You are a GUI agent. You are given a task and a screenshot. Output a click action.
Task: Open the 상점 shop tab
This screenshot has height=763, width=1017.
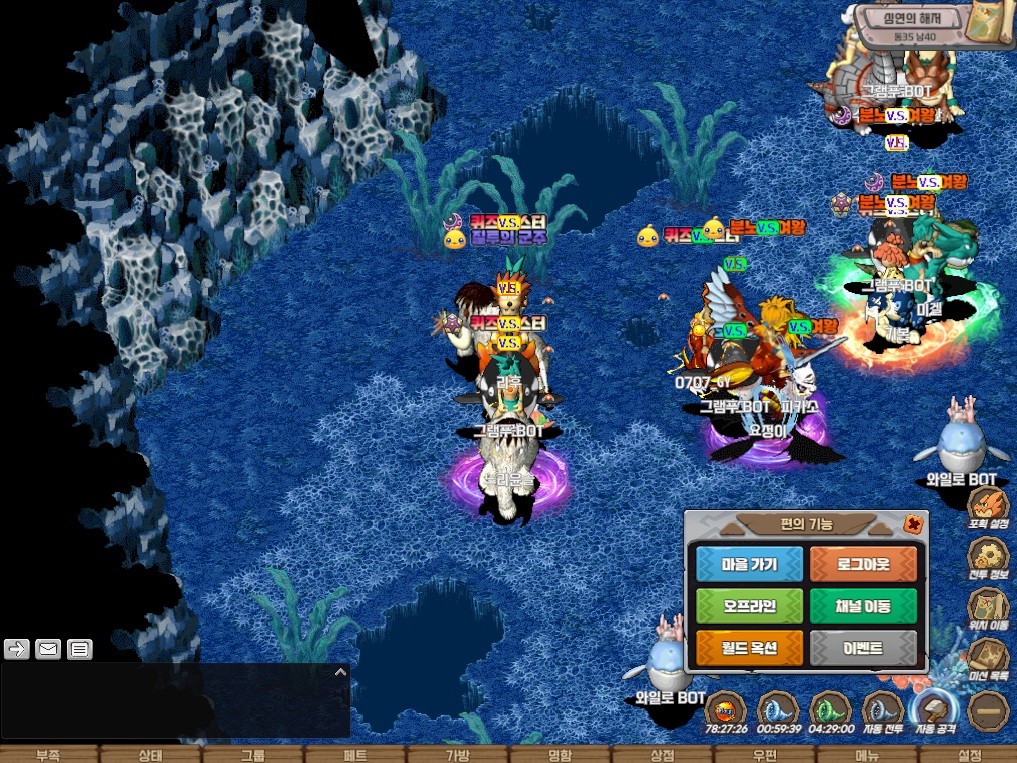[662, 755]
